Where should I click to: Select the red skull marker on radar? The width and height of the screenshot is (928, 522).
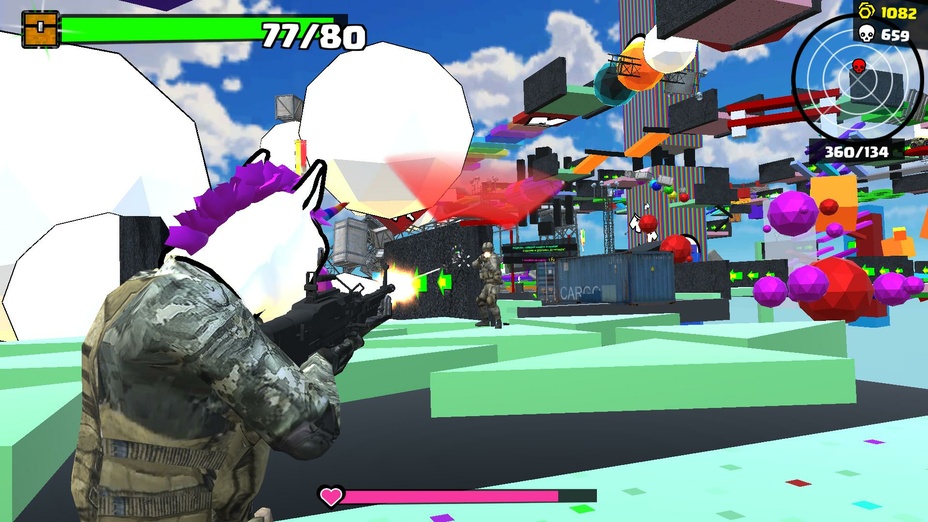click(x=857, y=68)
